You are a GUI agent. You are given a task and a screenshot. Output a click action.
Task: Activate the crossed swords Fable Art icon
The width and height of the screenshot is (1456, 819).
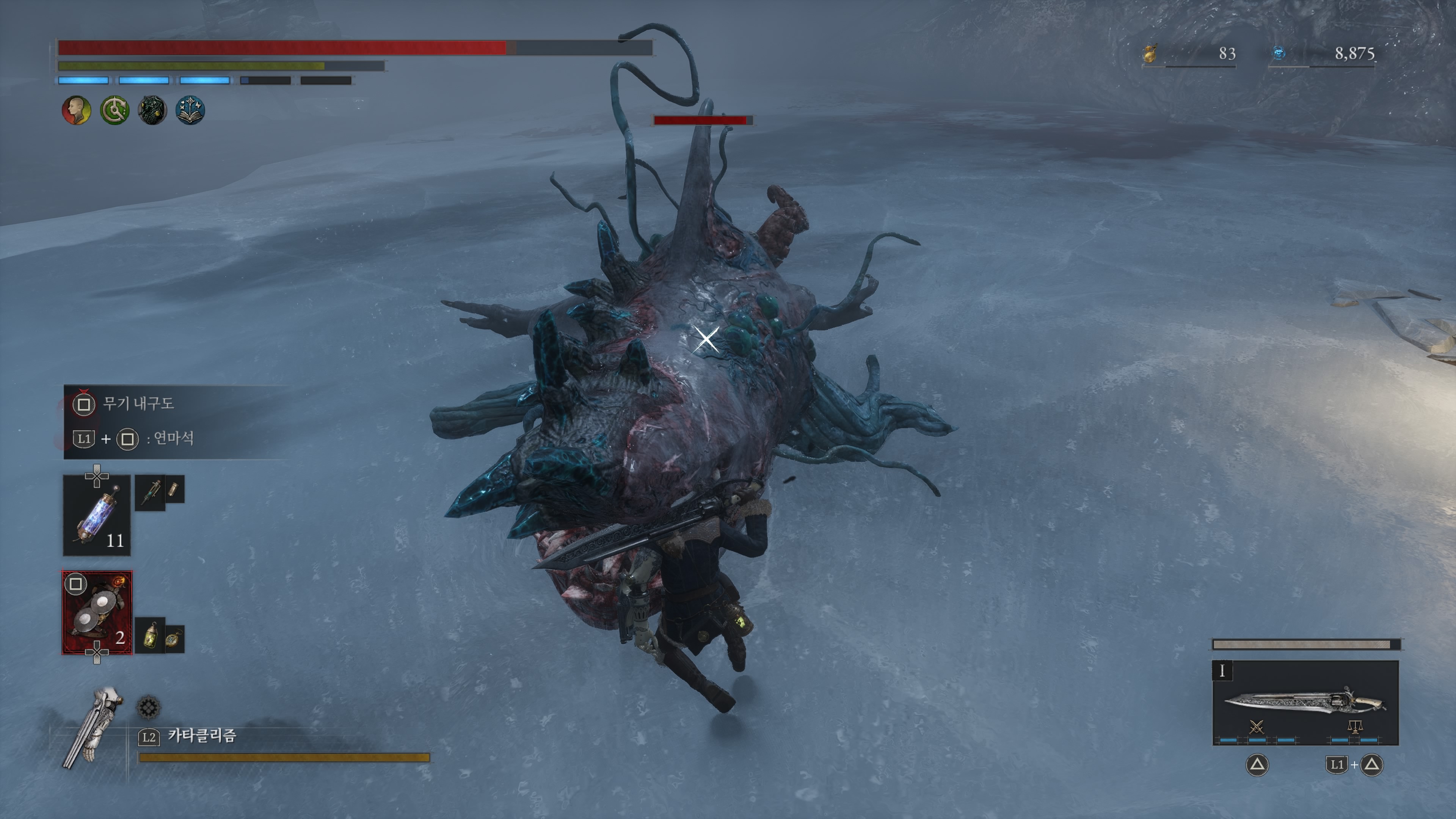1257,727
